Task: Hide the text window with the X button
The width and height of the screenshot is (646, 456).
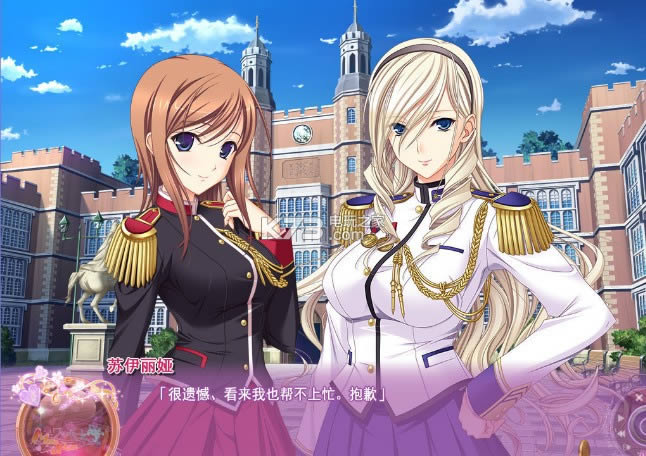Action: 639,397
